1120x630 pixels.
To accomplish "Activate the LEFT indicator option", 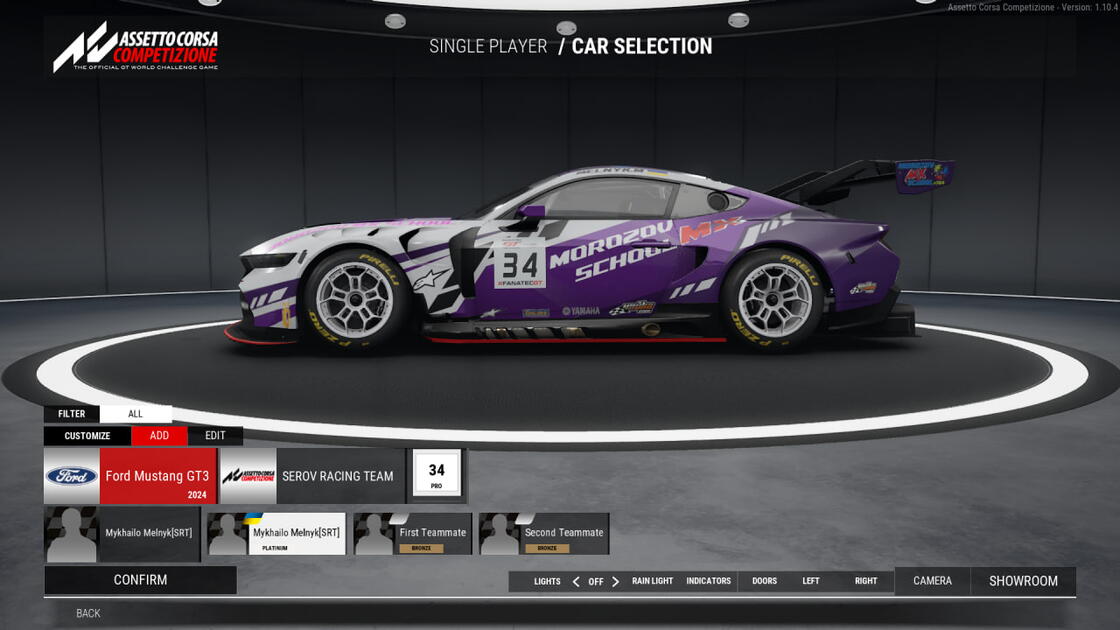I will pyautogui.click(x=811, y=581).
